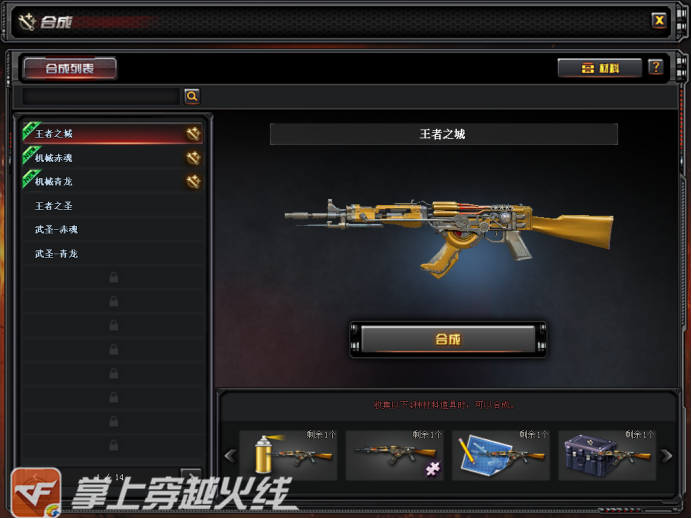Select the dark weapon crate material slot

[607, 455]
